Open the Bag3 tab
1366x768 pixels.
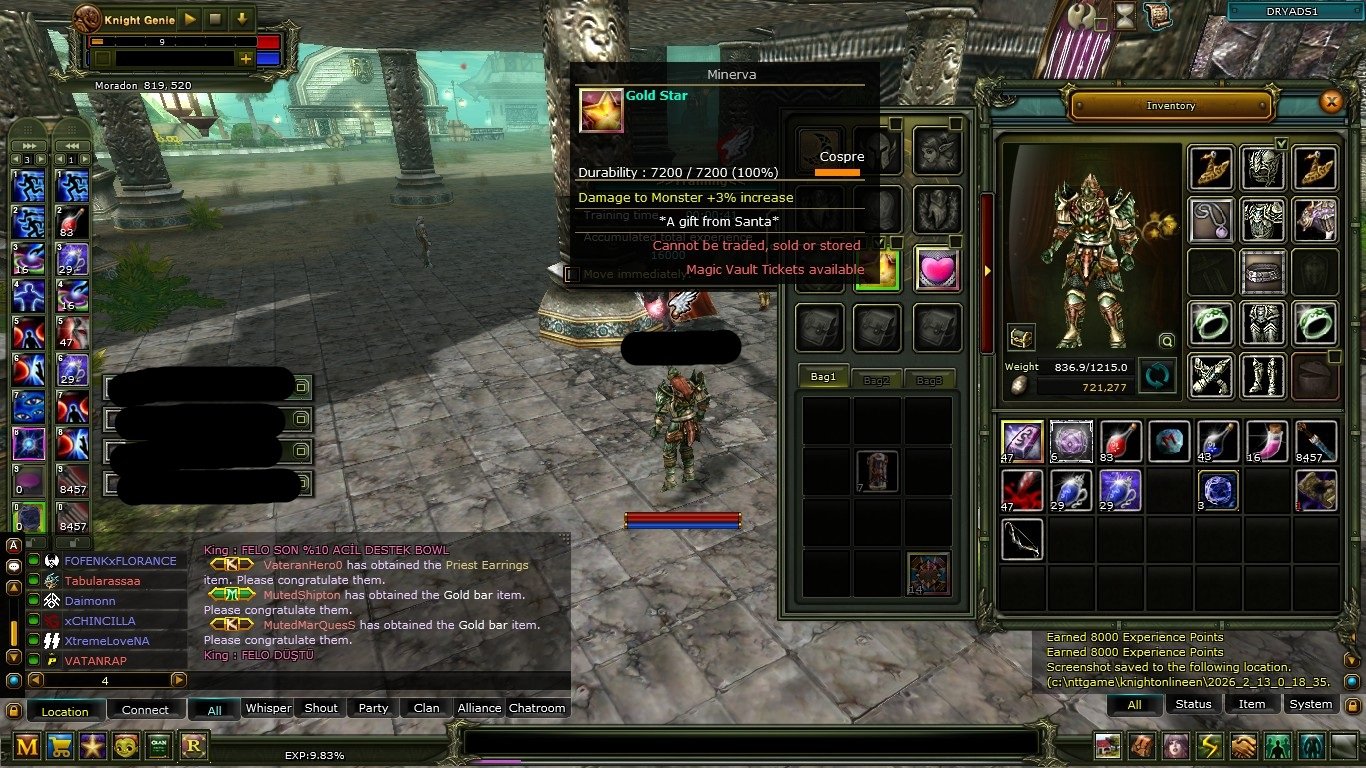pos(930,379)
